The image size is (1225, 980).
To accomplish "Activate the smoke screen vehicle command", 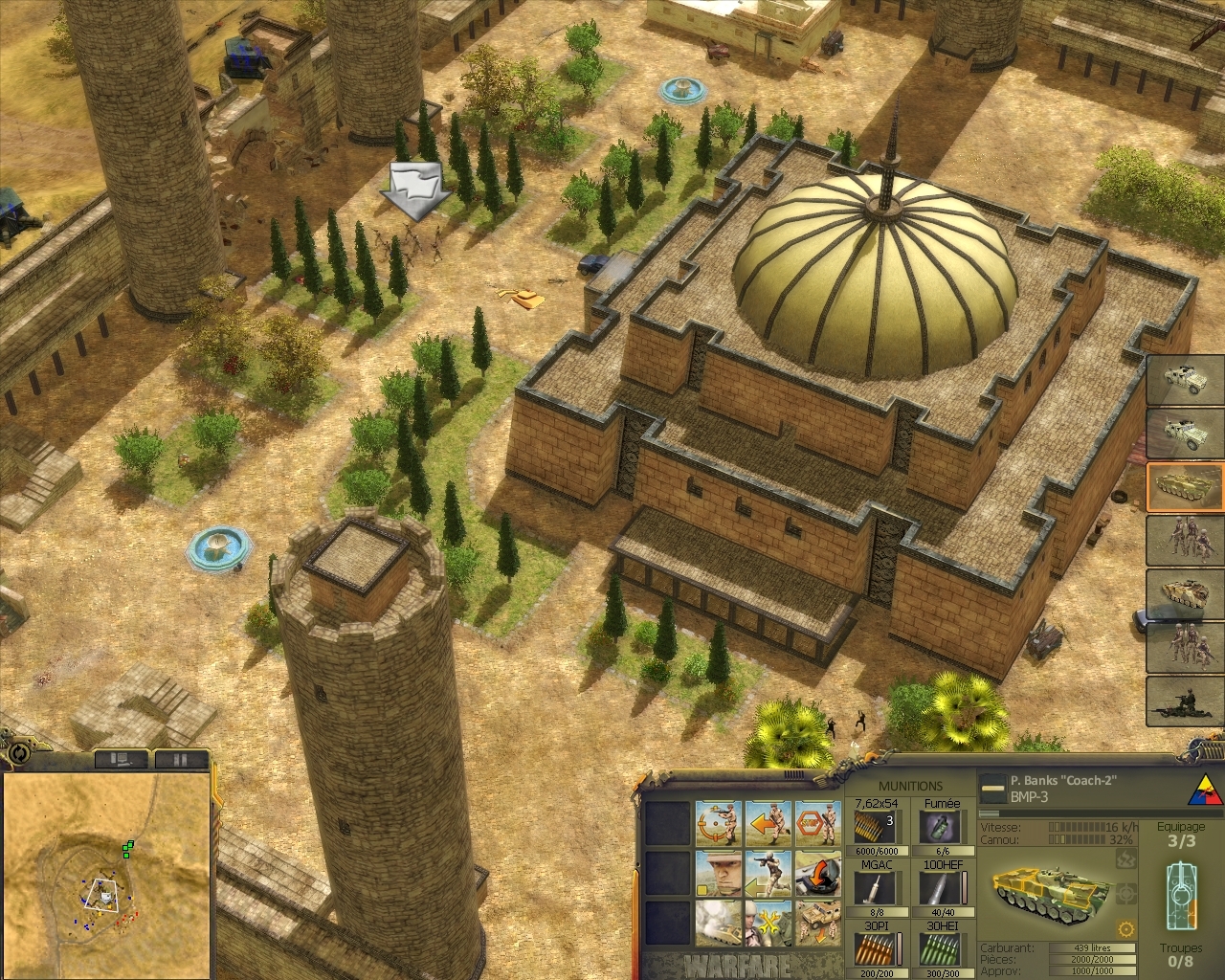I will (718, 923).
